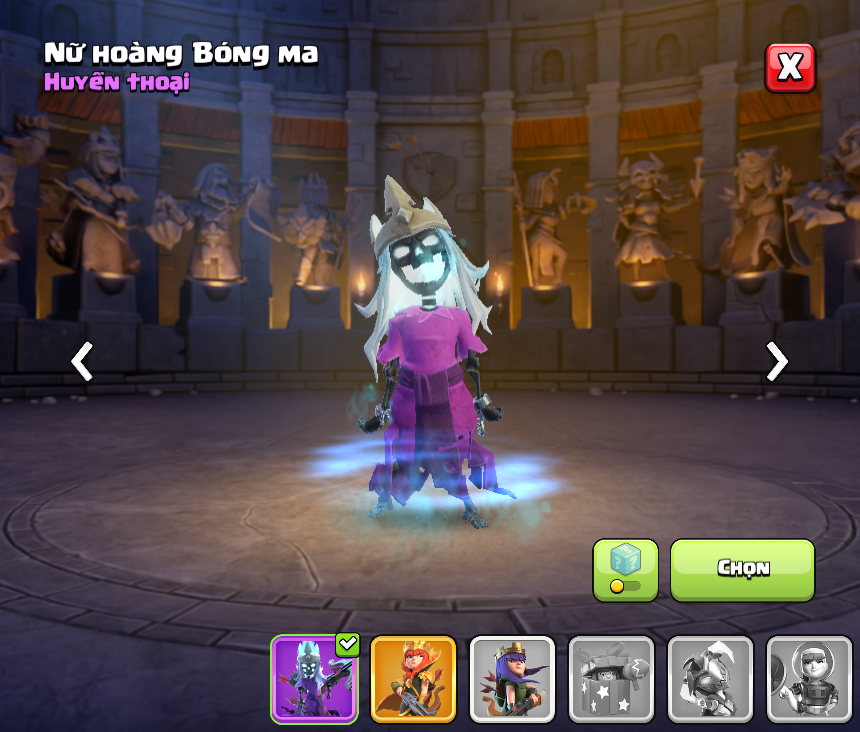Show the next skin with the right arrow

(x=776, y=361)
